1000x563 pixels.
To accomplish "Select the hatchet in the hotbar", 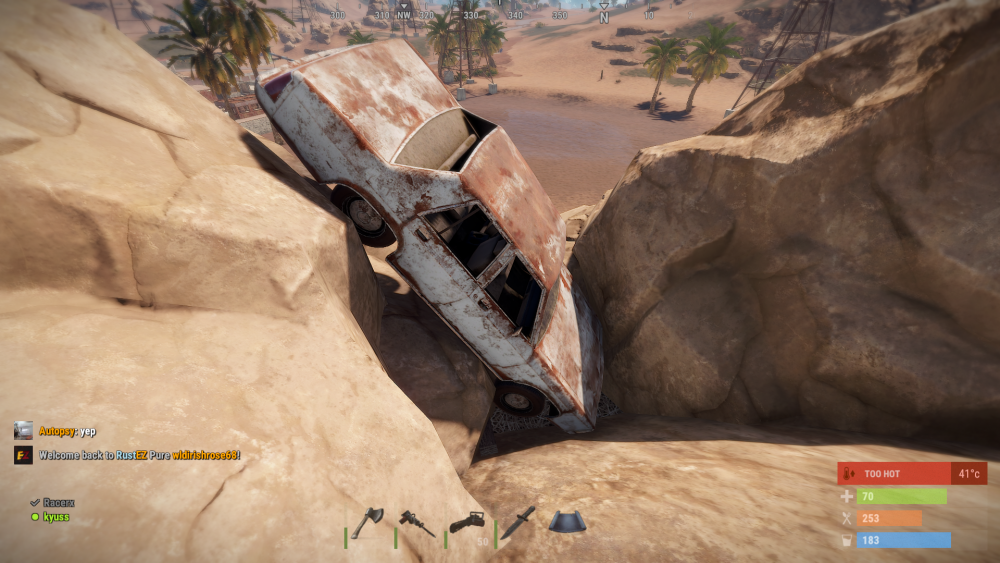I will pos(368,522).
